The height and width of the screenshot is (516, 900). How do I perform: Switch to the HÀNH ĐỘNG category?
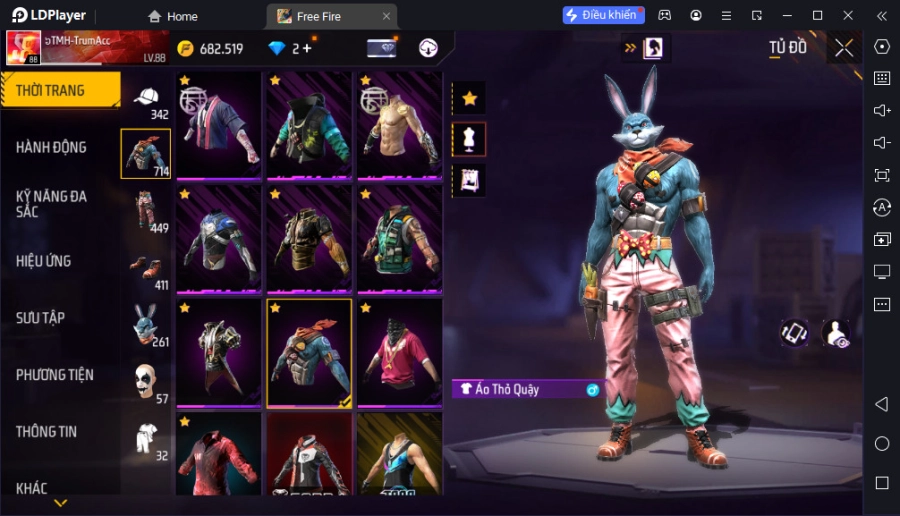click(52, 147)
